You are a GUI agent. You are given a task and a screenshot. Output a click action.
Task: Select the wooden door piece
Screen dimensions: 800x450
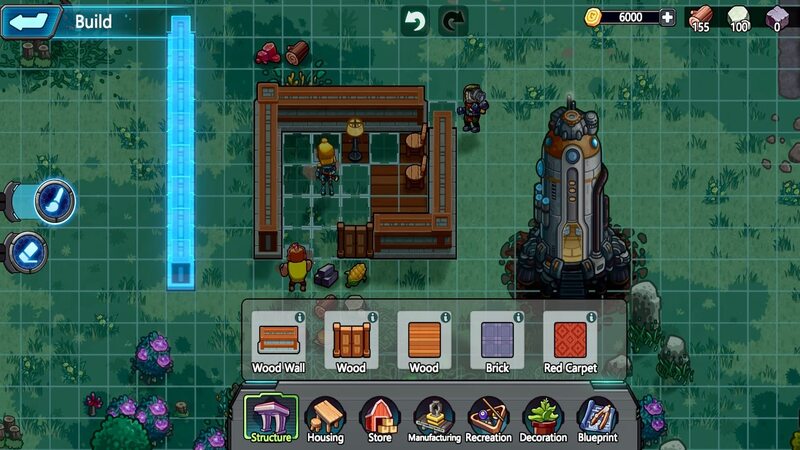point(351,340)
